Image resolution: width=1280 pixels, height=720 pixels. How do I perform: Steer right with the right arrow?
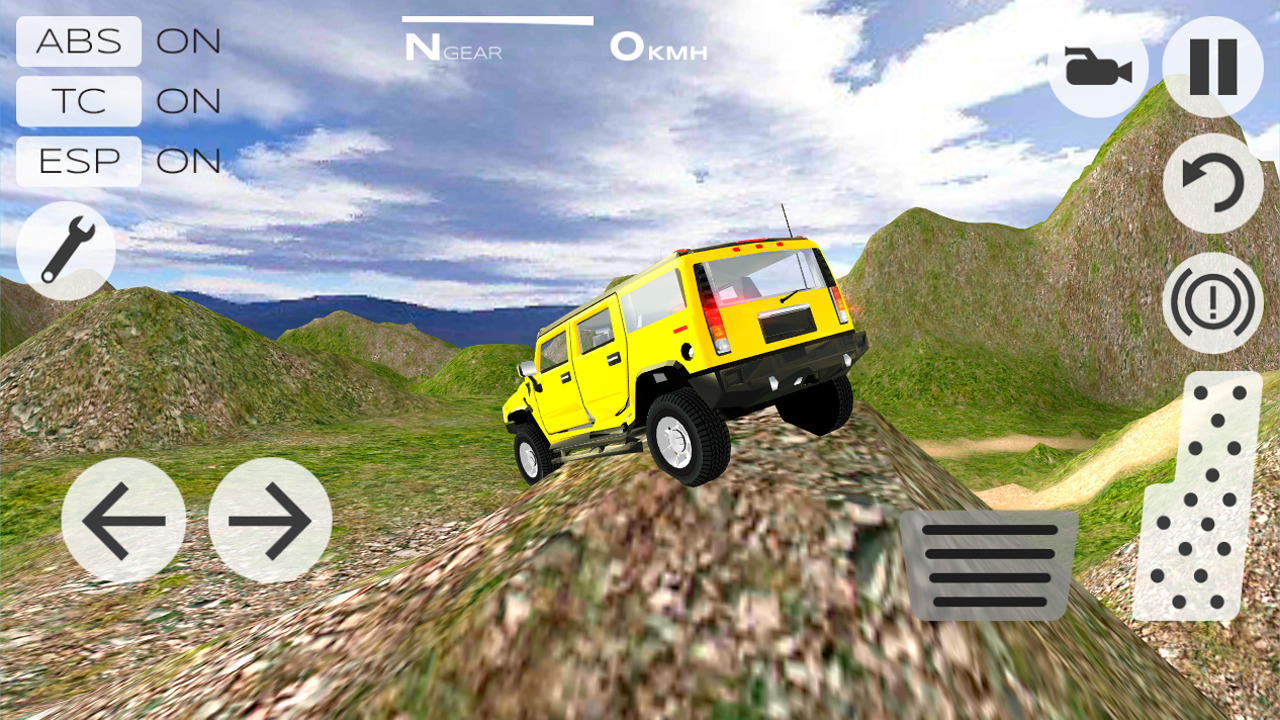point(270,520)
